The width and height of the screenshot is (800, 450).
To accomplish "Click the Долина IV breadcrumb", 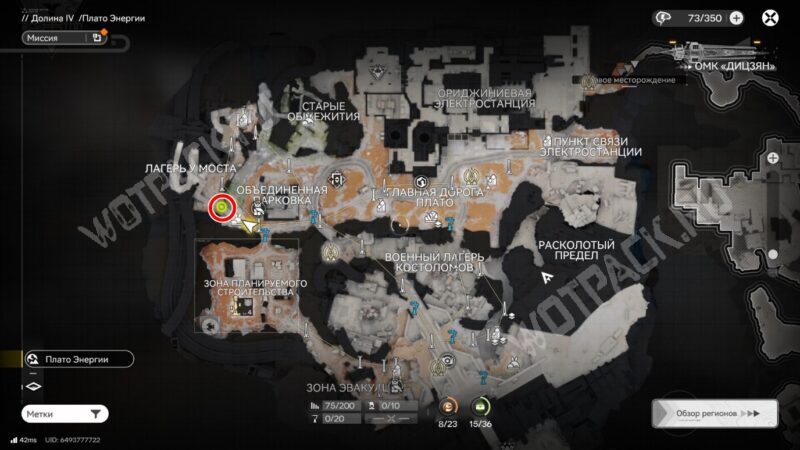I will click(x=47, y=18).
